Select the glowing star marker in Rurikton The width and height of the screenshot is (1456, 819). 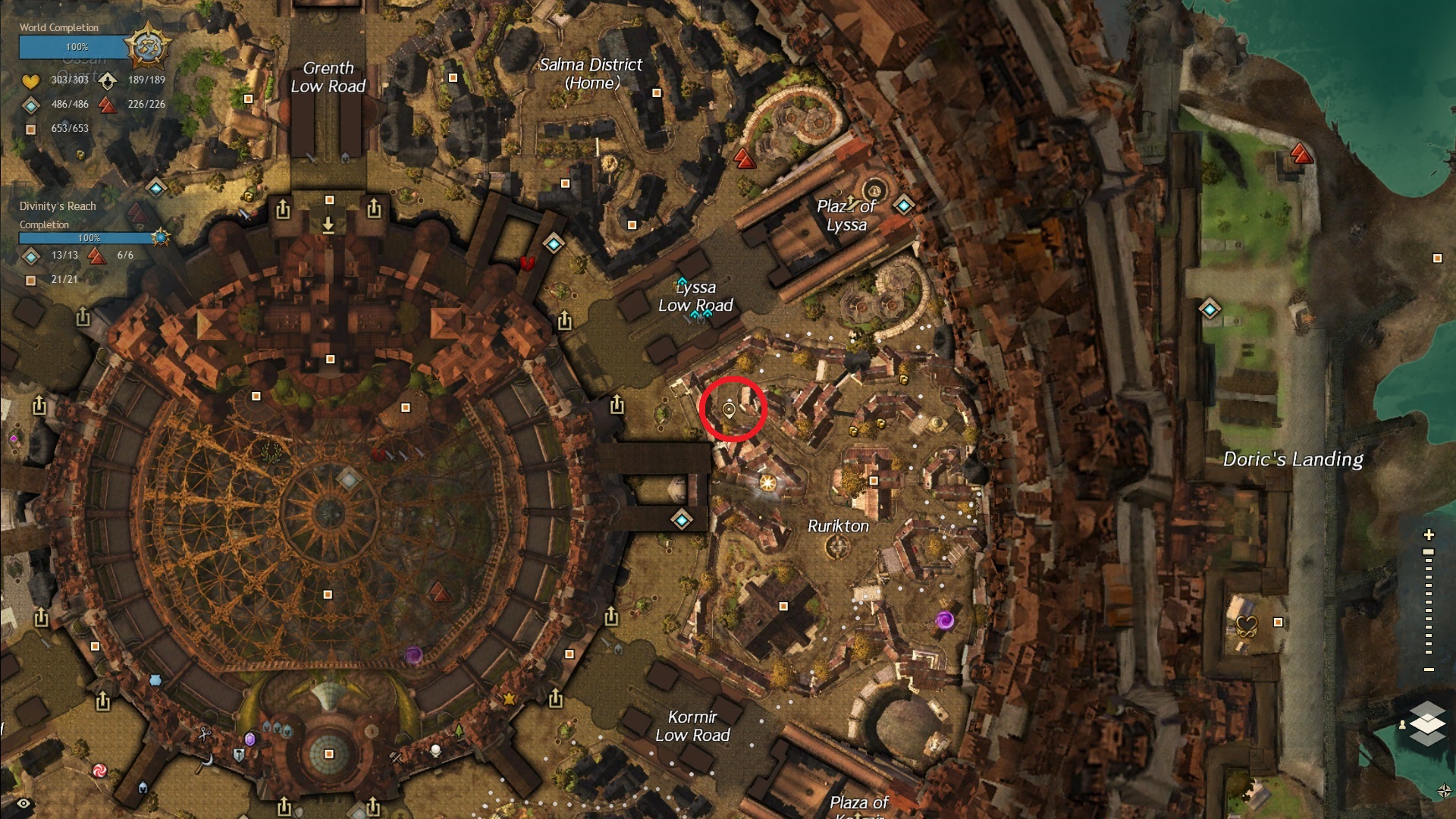click(767, 483)
